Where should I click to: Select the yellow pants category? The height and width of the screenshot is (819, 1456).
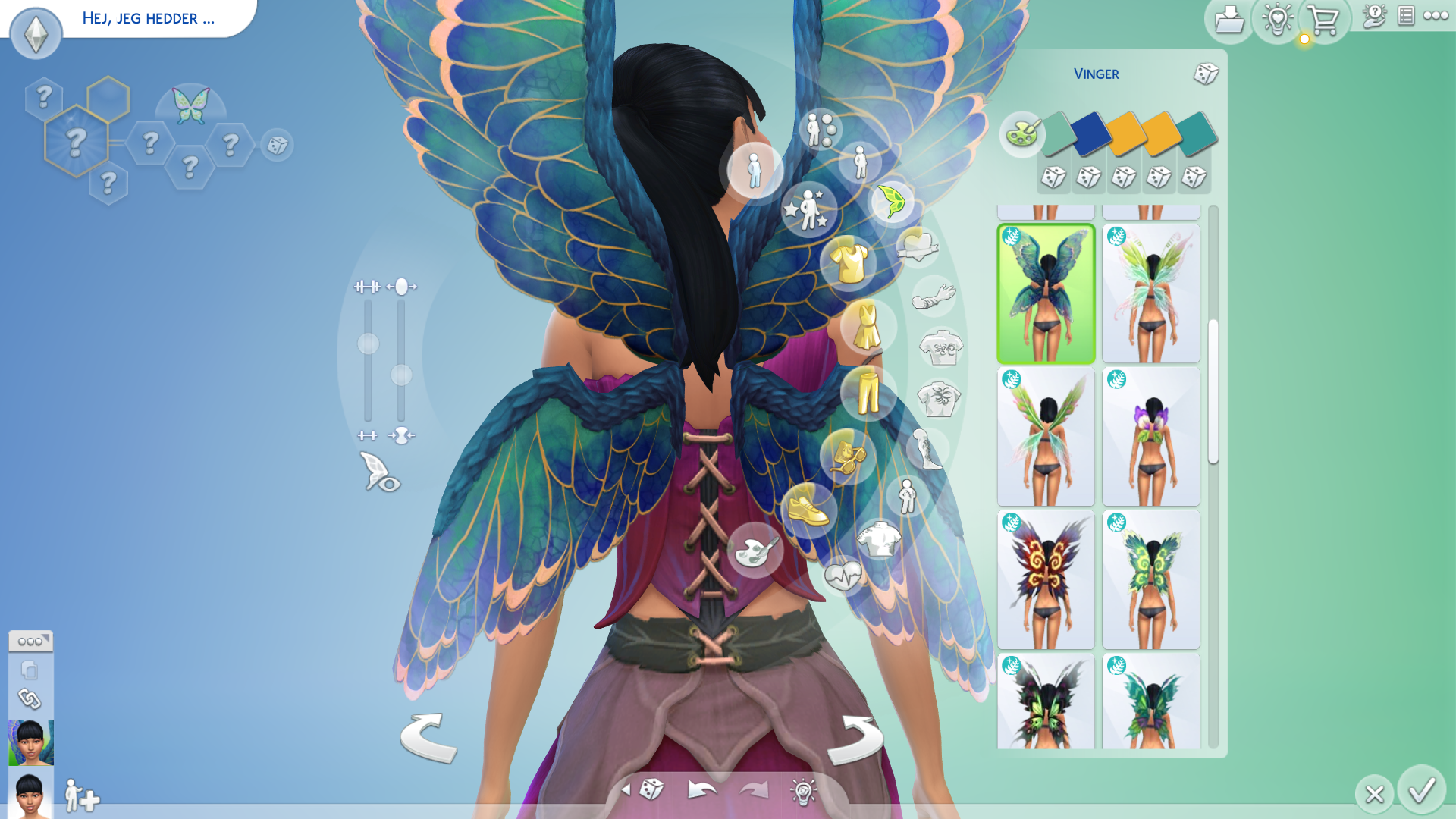pyautogui.click(x=868, y=393)
